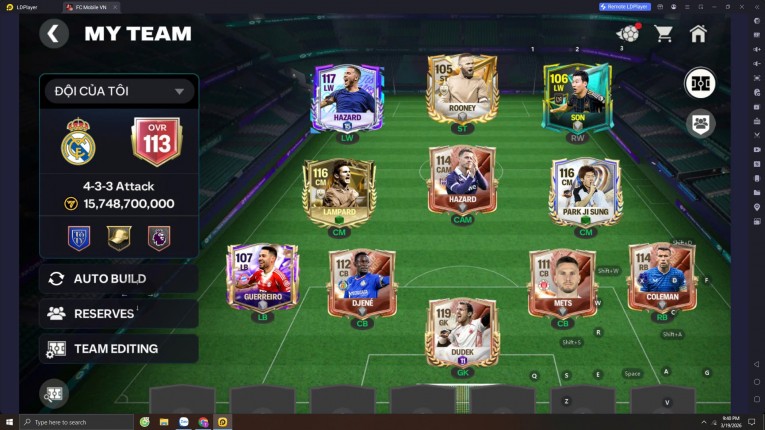Open the RESERVES list
Viewport: 765px width, 430px height.
click(x=118, y=313)
